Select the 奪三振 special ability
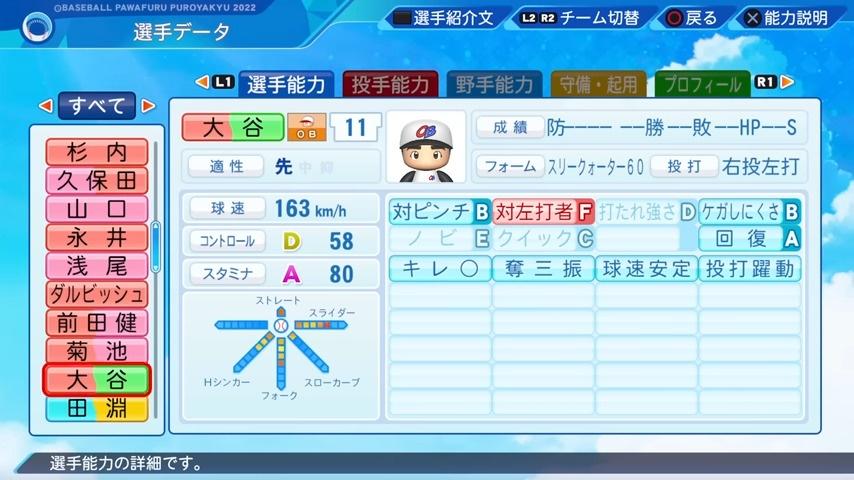This screenshot has width=854, height=480. coord(543,269)
